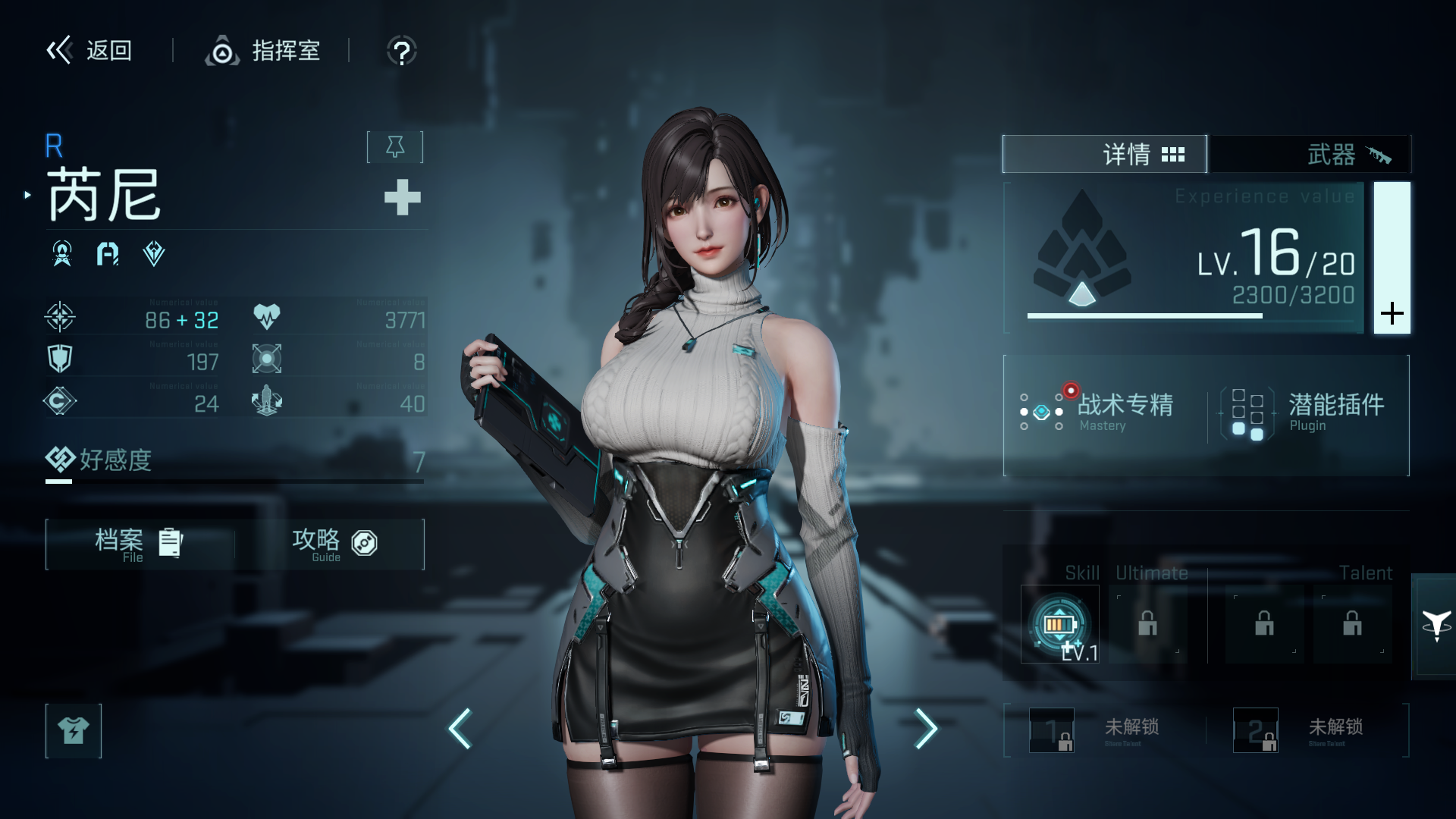Go back using the 返回 button

(x=89, y=51)
